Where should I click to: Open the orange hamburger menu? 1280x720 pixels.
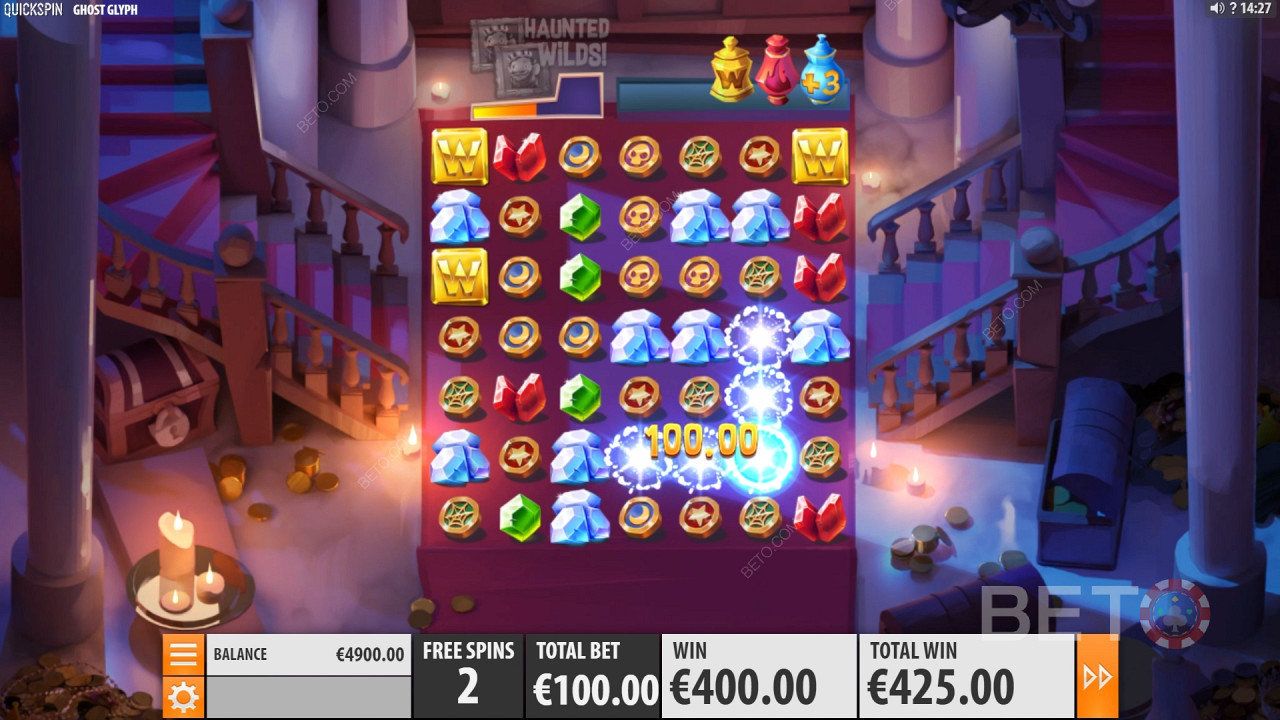[184, 655]
